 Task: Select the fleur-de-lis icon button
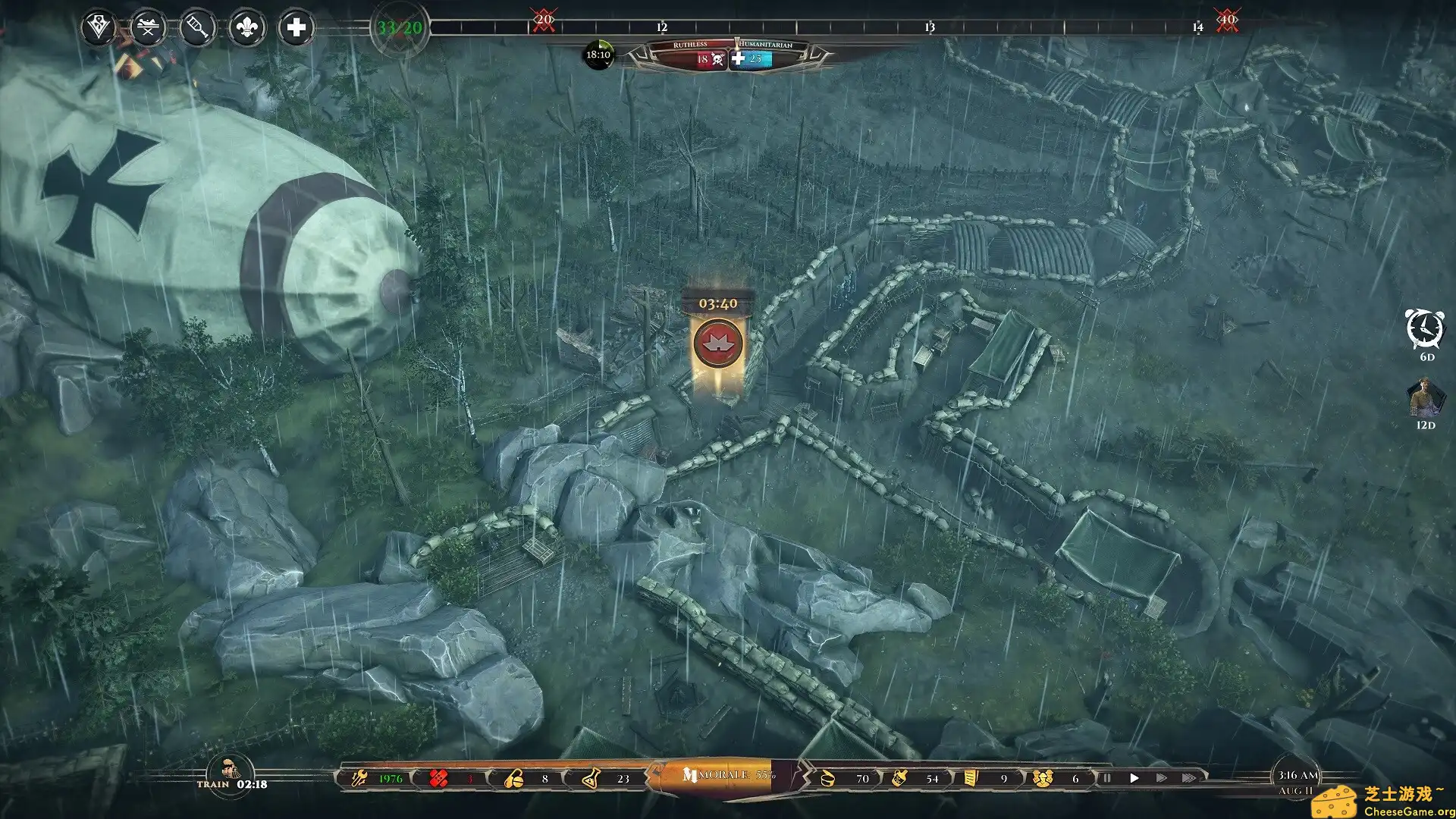click(246, 28)
